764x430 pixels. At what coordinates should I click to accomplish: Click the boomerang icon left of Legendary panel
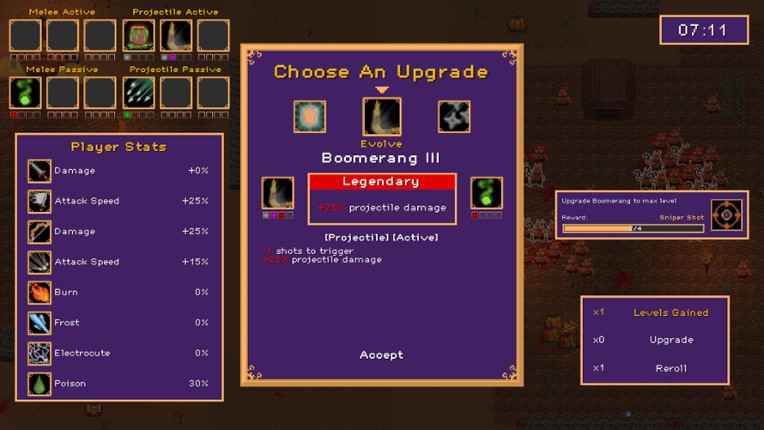pos(278,193)
